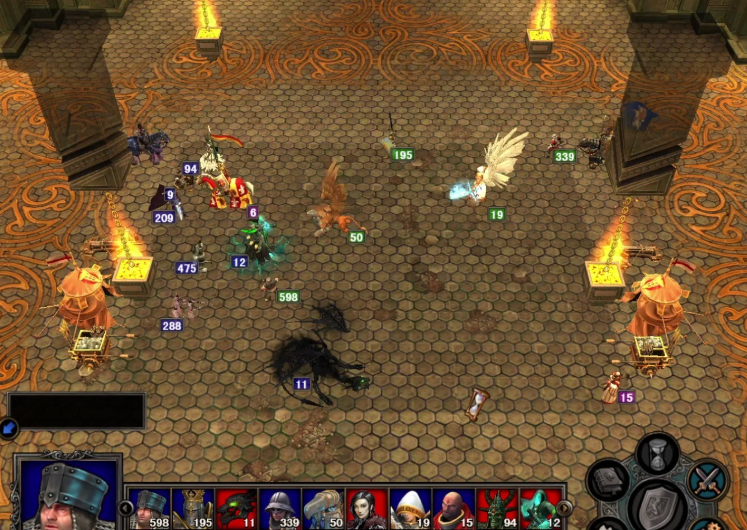Select the helmeted unit showing 339
Image resolution: width=747 pixels, height=530 pixels.
tap(280, 508)
